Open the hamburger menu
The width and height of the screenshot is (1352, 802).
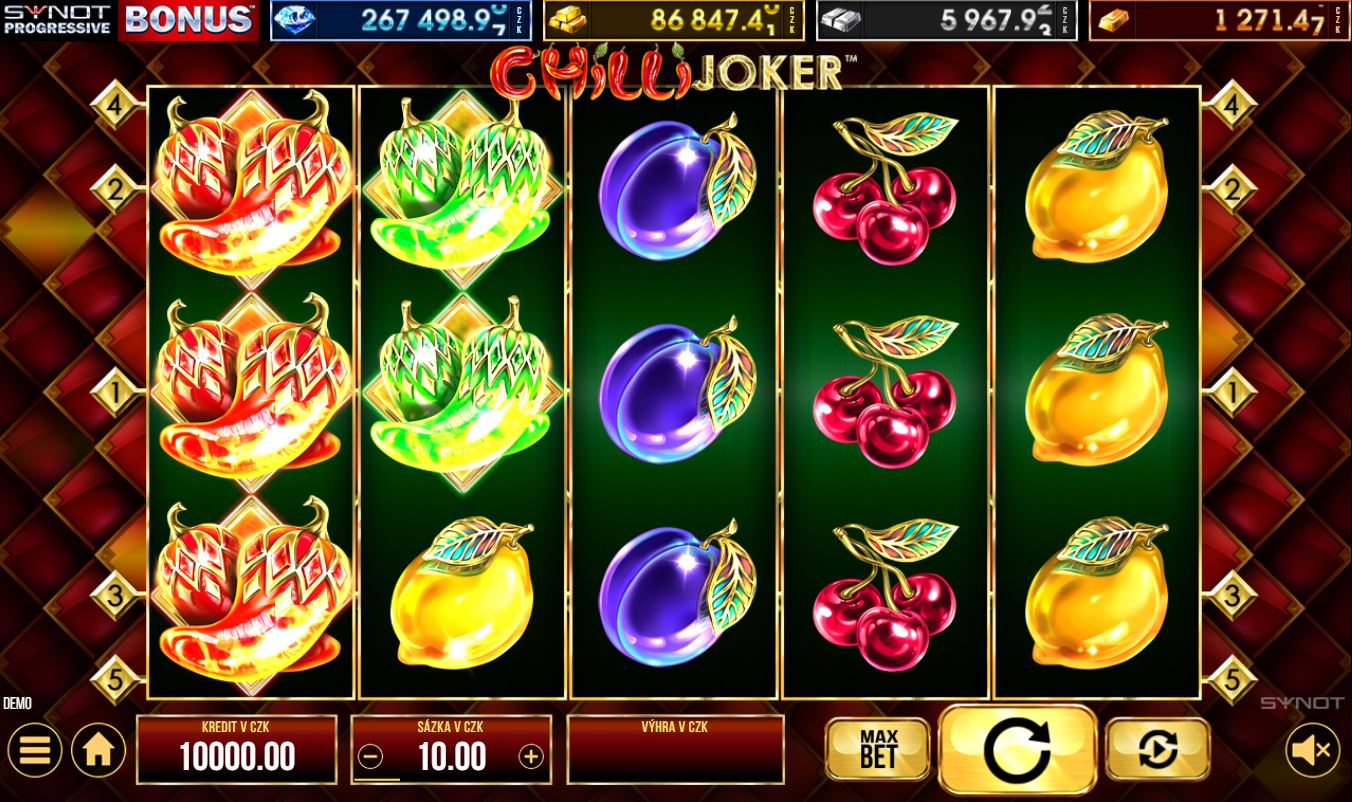point(35,749)
